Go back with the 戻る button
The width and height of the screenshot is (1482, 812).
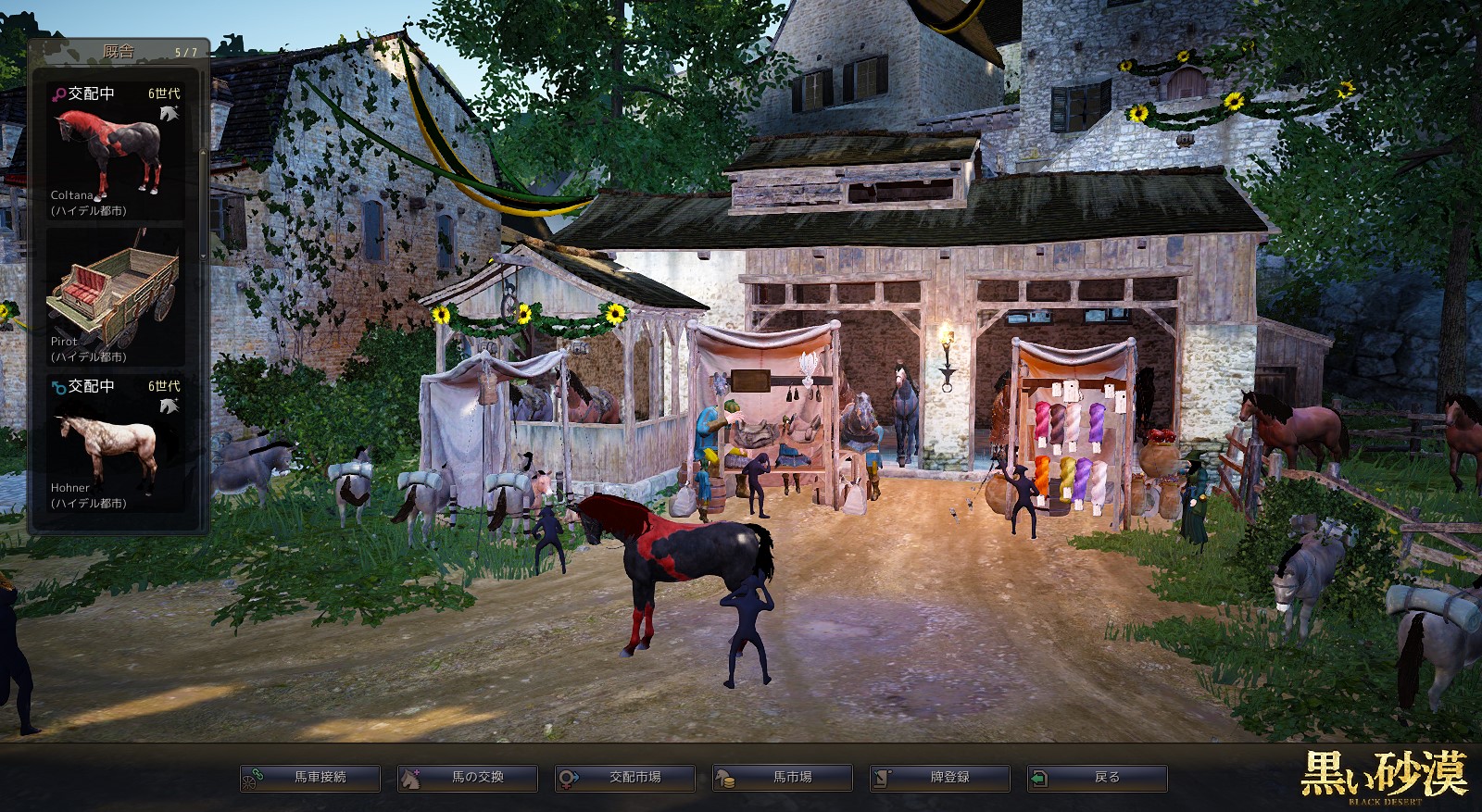[1098, 778]
